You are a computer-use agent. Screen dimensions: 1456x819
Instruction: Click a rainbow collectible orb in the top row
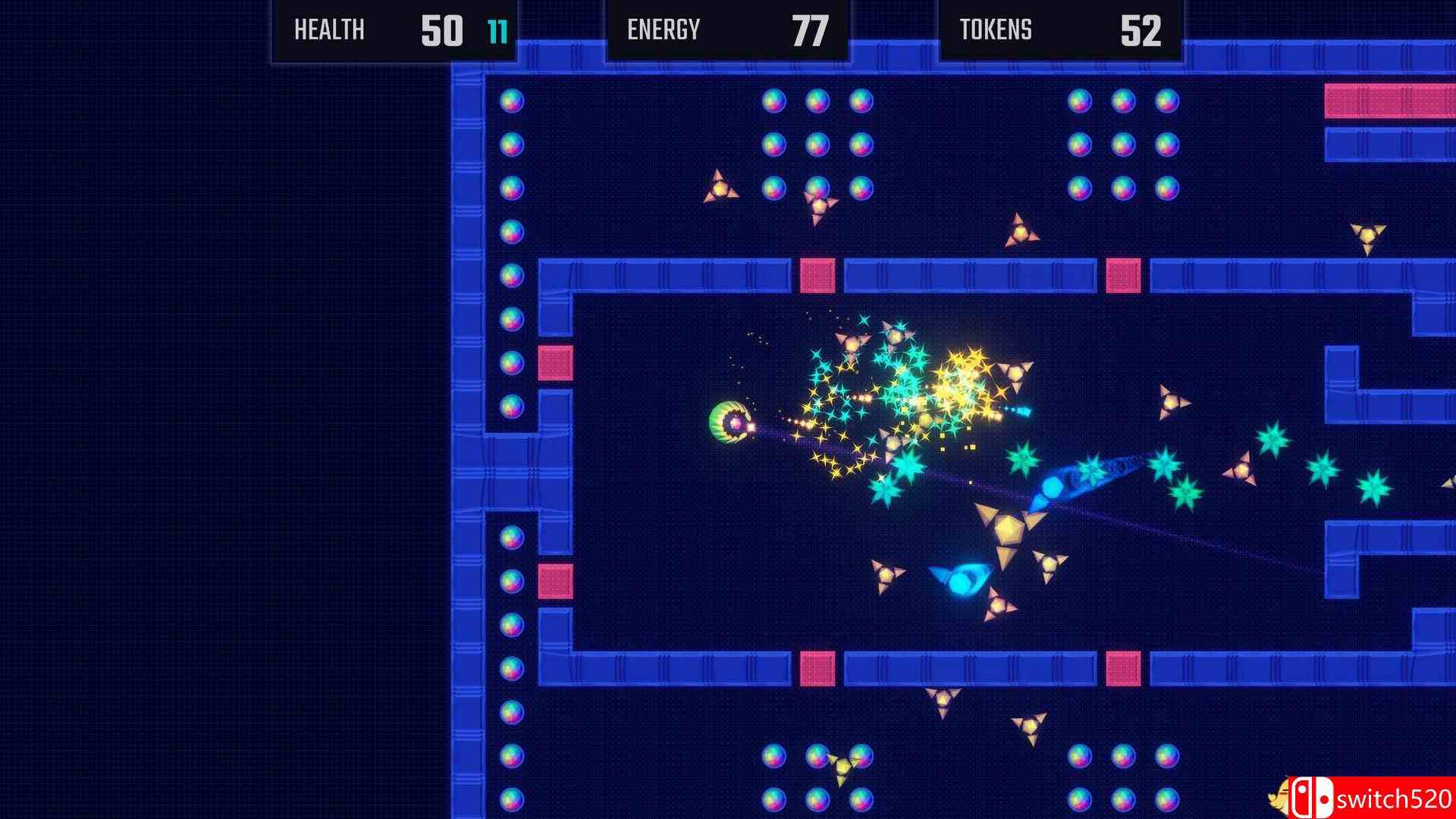click(773, 99)
